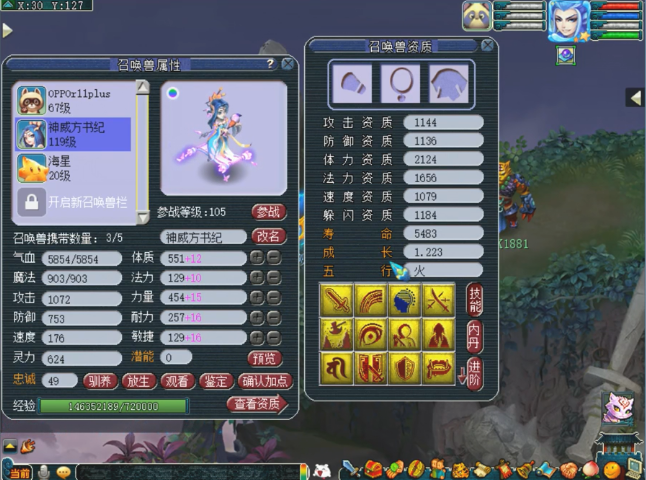Release summon with 放生 button
This screenshot has height=480, width=646.
coord(138,381)
